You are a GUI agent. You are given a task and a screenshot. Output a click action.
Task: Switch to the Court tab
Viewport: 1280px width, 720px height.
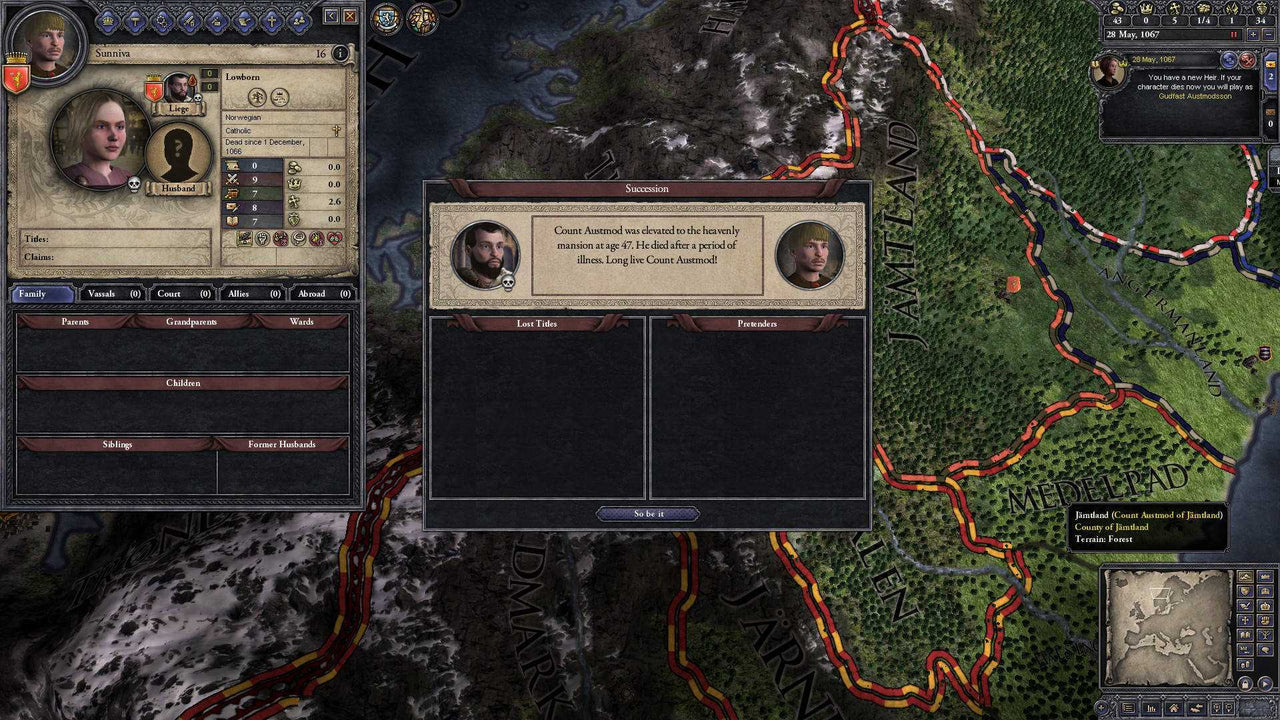pyautogui.click(x=182, y=294)
